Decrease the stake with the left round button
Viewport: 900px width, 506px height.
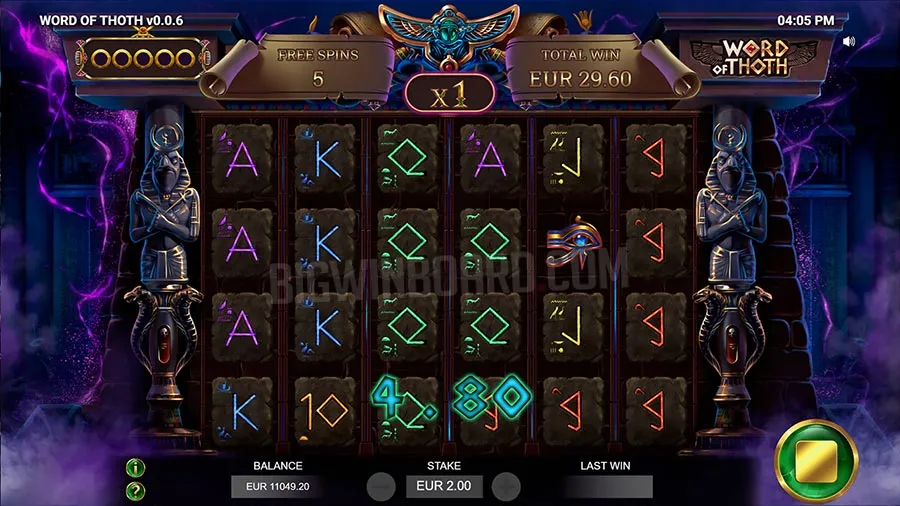381,487
